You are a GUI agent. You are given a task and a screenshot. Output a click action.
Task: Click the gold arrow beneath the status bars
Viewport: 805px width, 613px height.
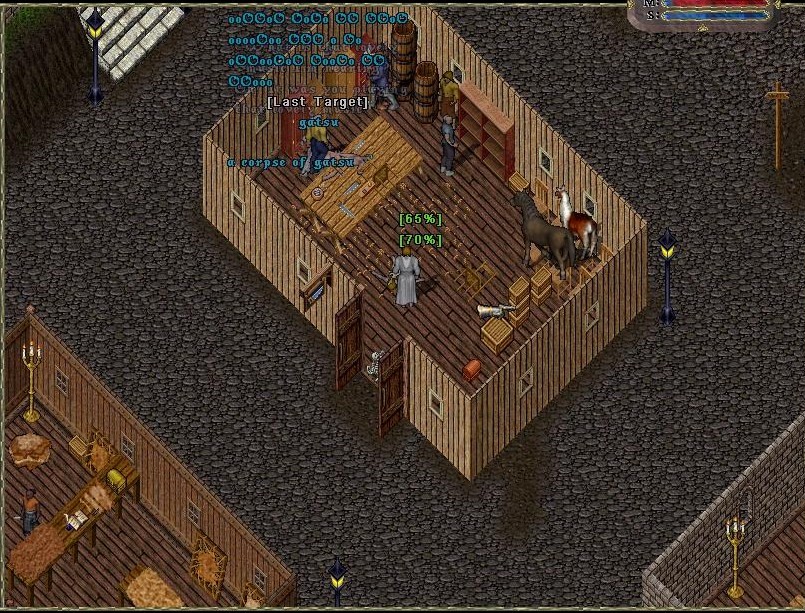(x=703, y=28)
